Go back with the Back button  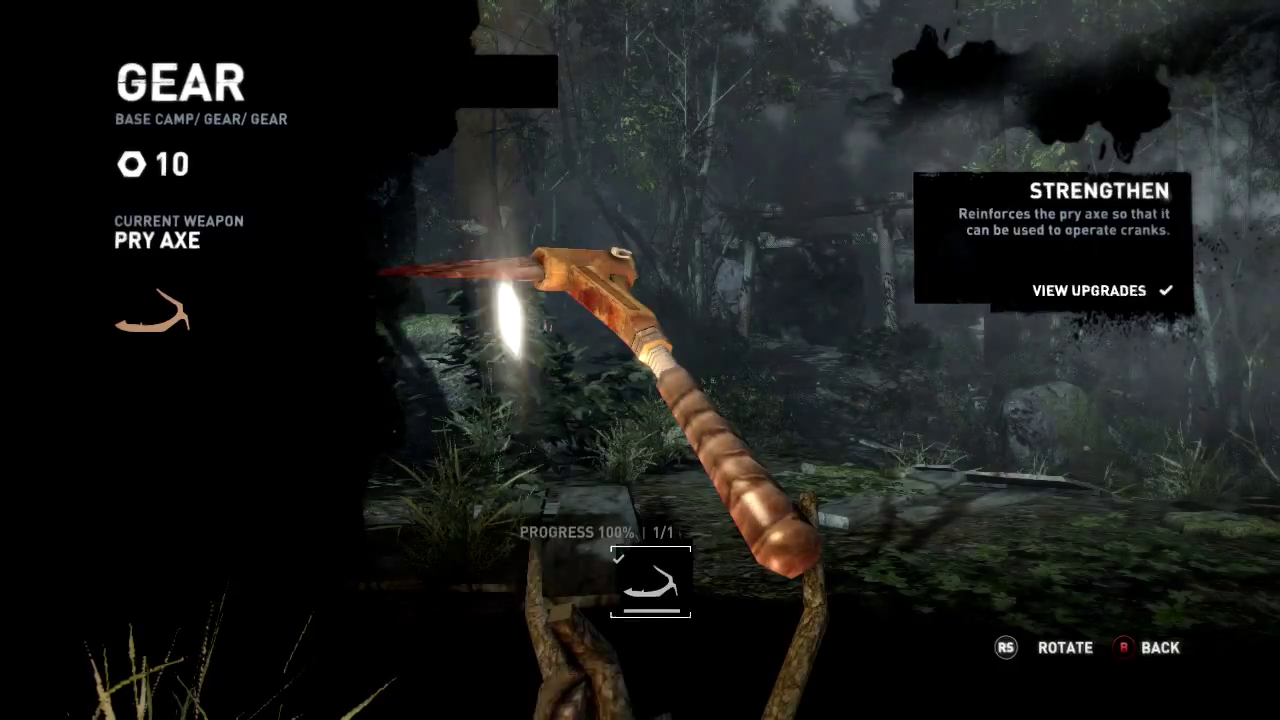pos(1148,648)
